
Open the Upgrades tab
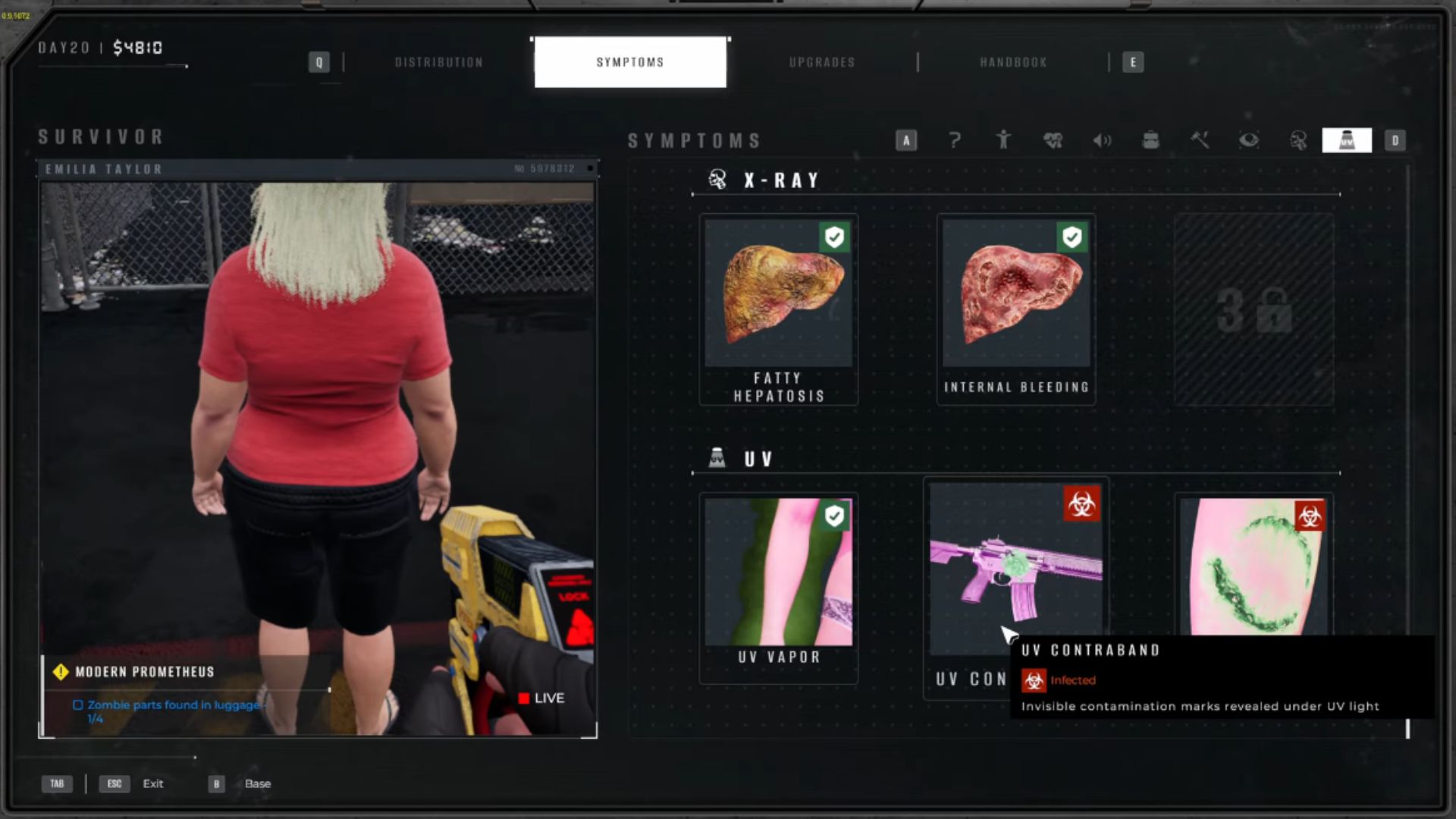(822, 62)
